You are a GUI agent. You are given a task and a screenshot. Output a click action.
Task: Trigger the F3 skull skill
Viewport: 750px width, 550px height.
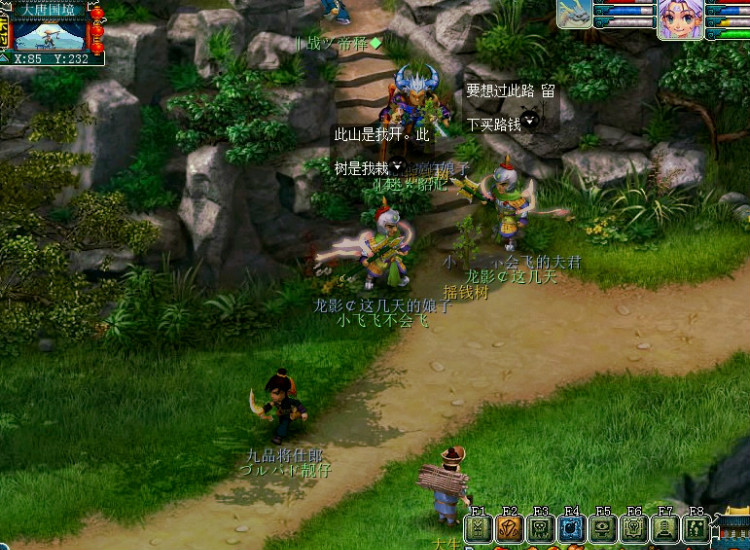(x=540, y=529)
